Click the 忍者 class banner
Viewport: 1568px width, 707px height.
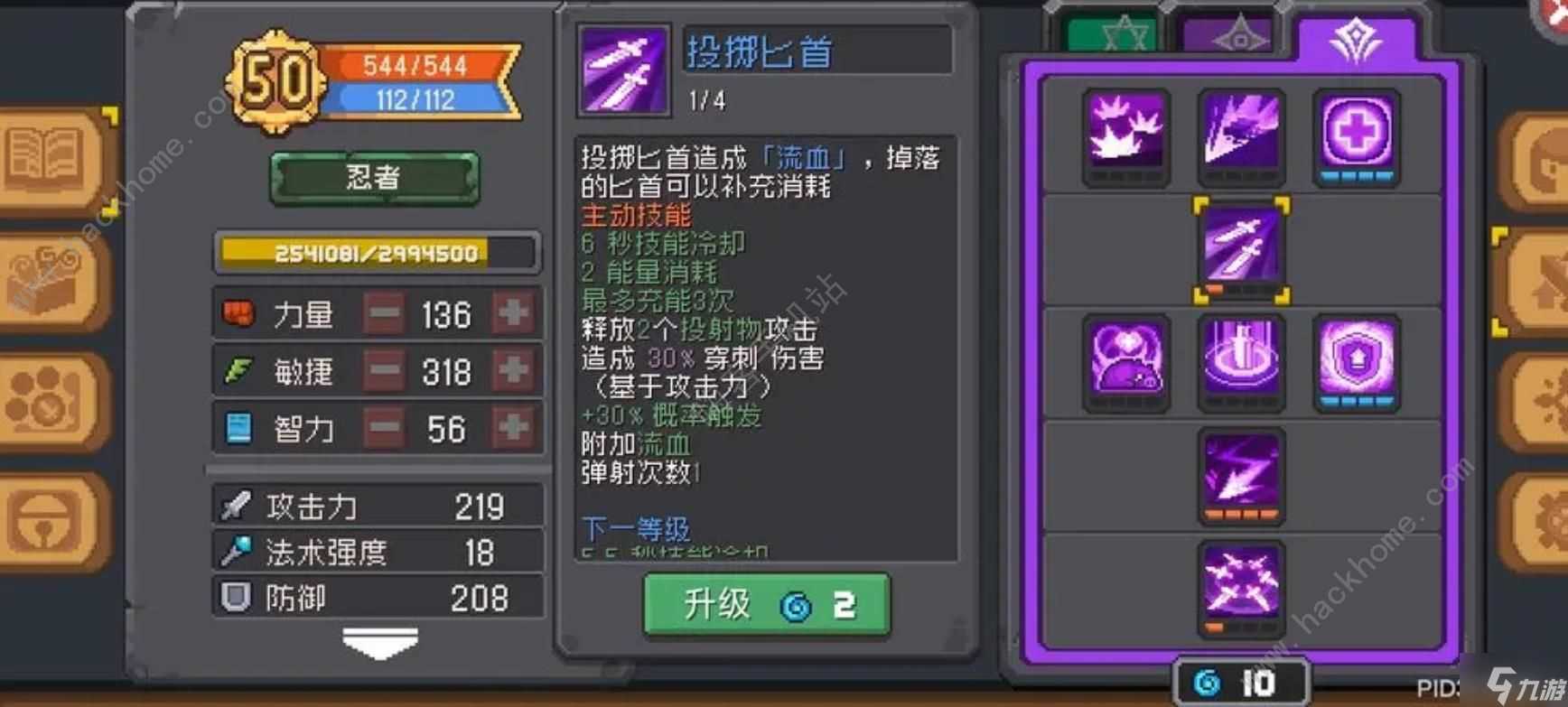point(373,177)
